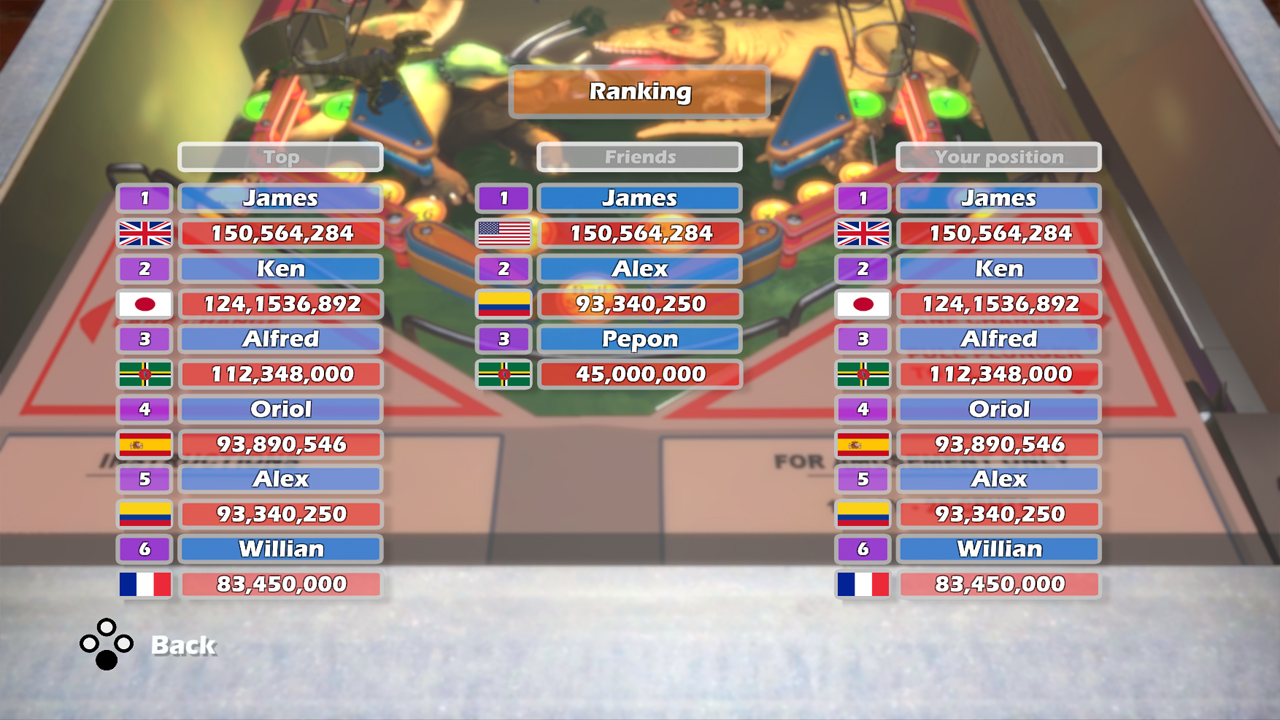This screenshot has width=1280, height=720.
Task: Select James at rank 1 in Top list
Action: 281,198
